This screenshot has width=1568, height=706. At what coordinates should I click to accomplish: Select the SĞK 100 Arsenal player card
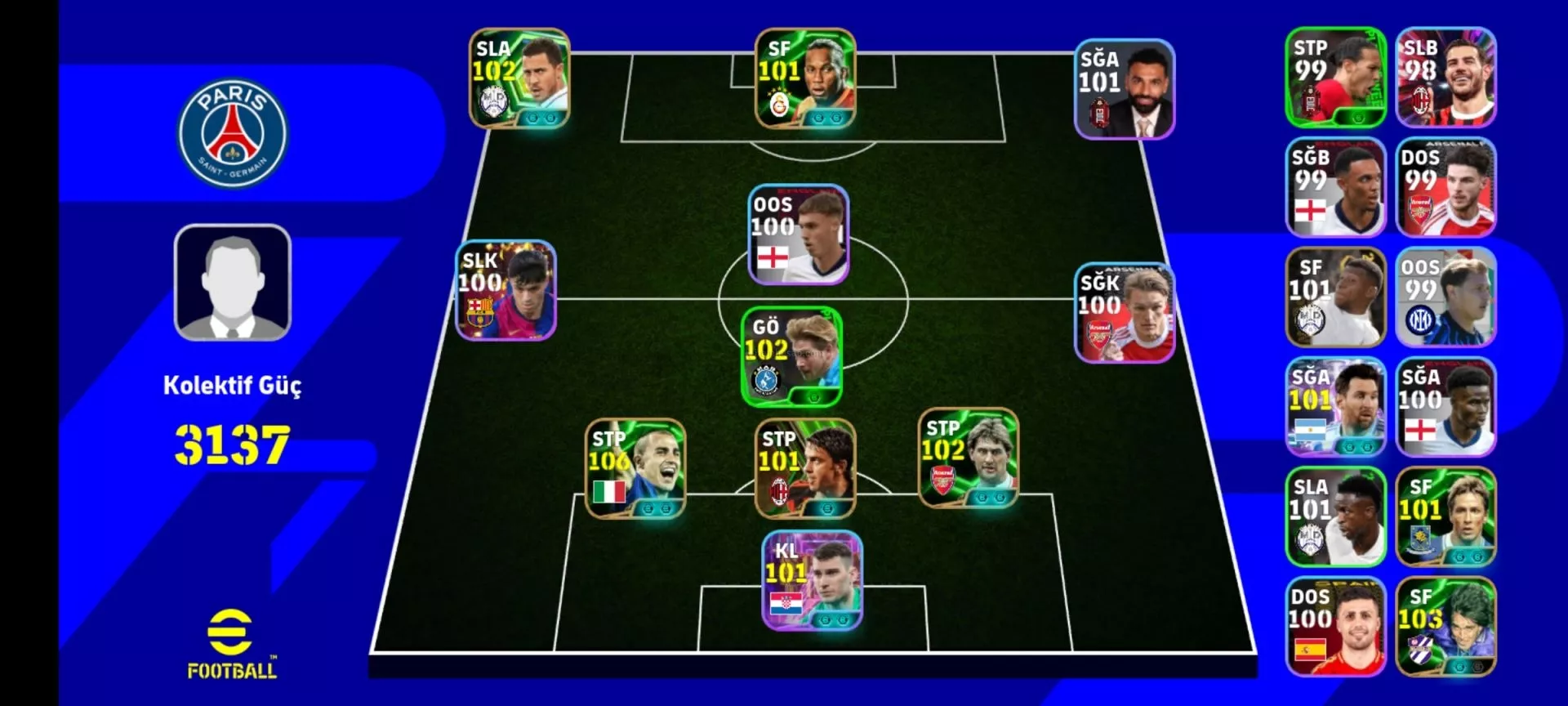(x=1125, y=313)
